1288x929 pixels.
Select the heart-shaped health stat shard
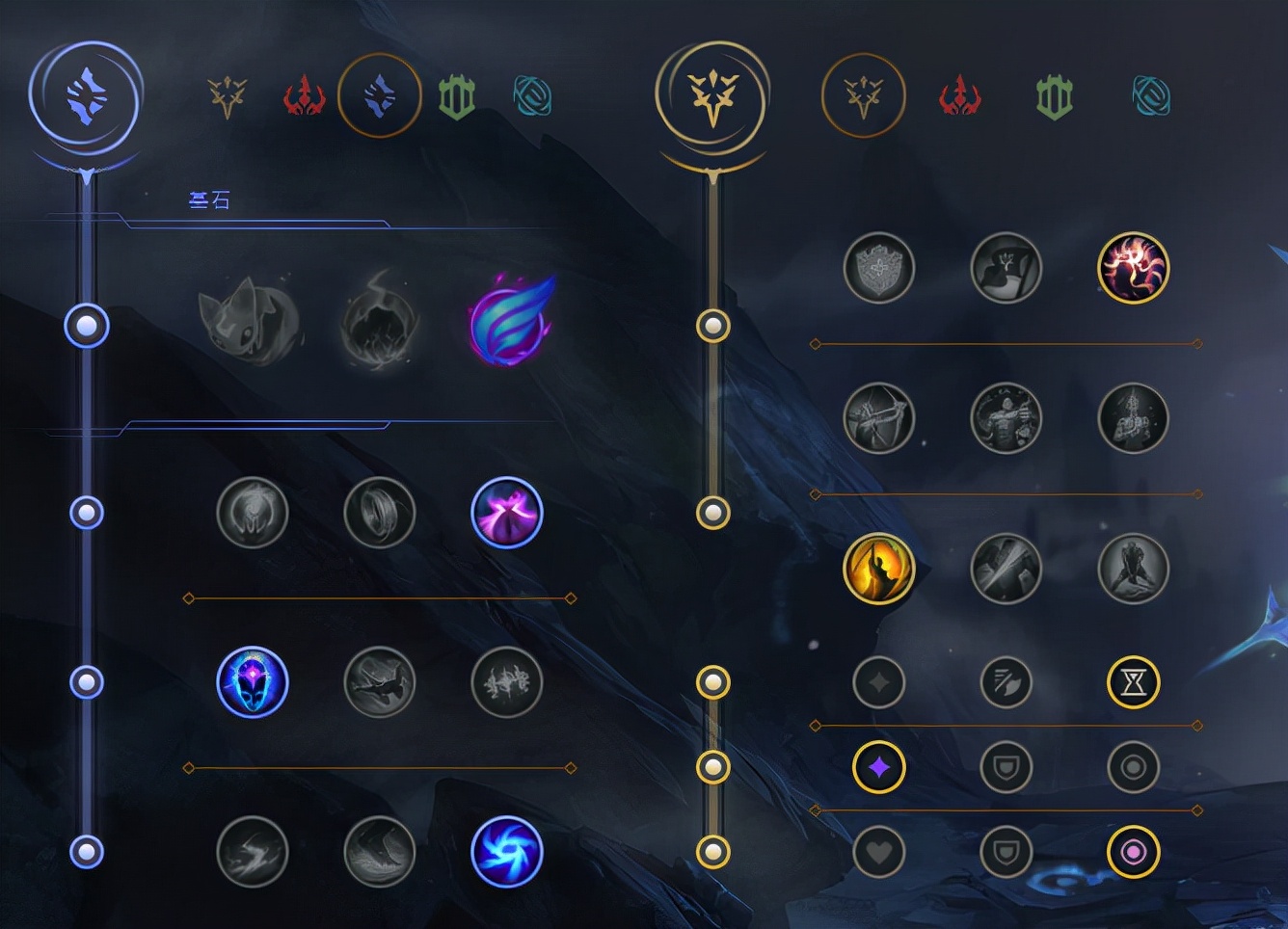click(x=879, y=852)
